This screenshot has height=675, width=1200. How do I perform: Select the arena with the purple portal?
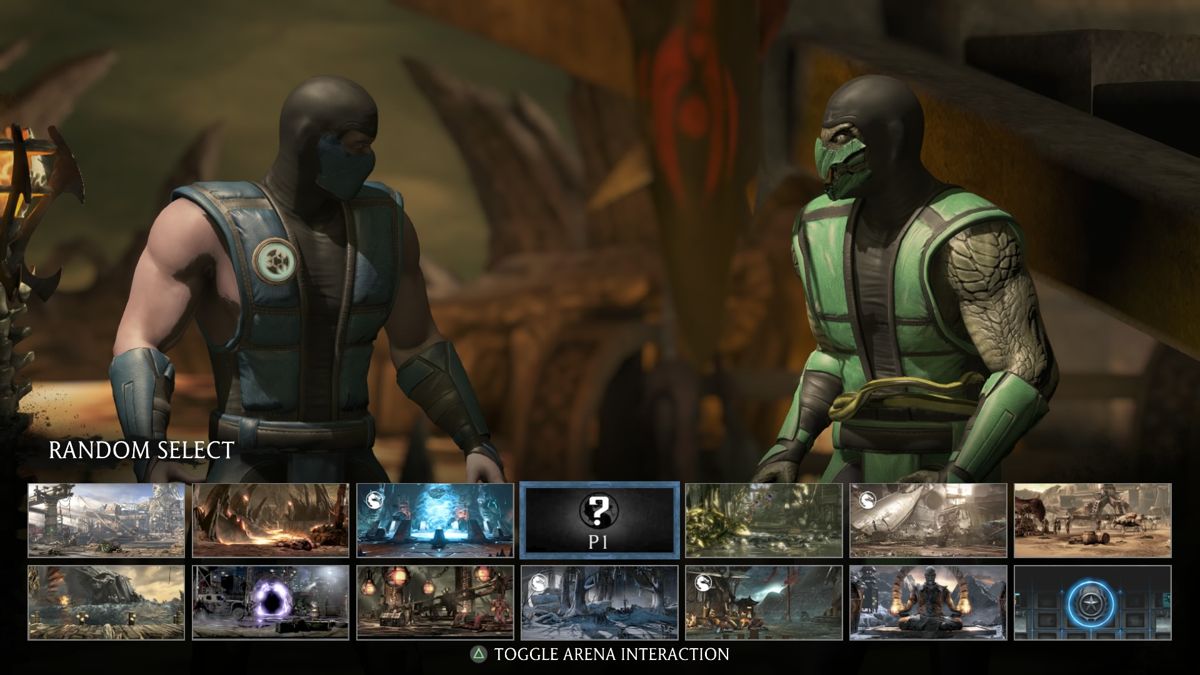coord(271,602)
